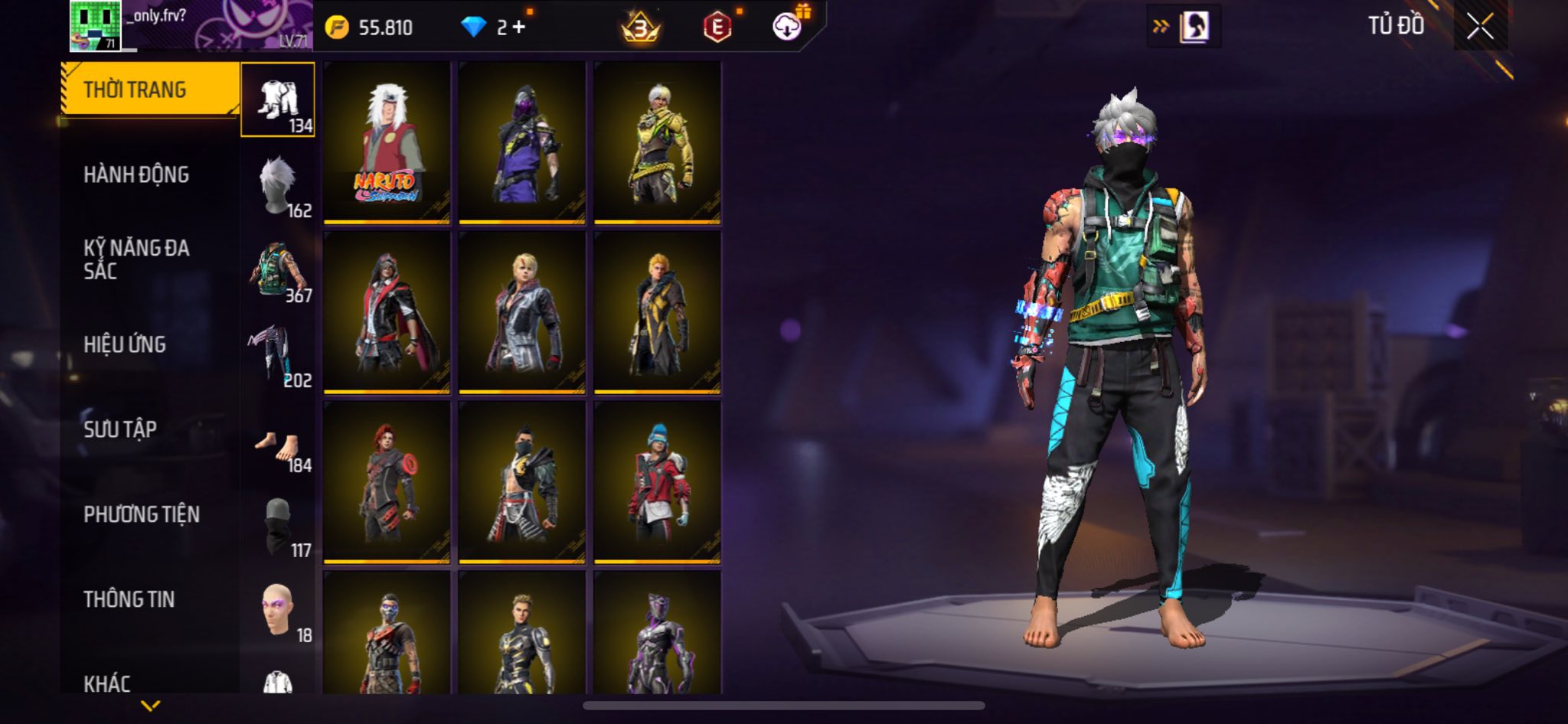Switch to the Hiệu Ứng tab

coord(125,344)
